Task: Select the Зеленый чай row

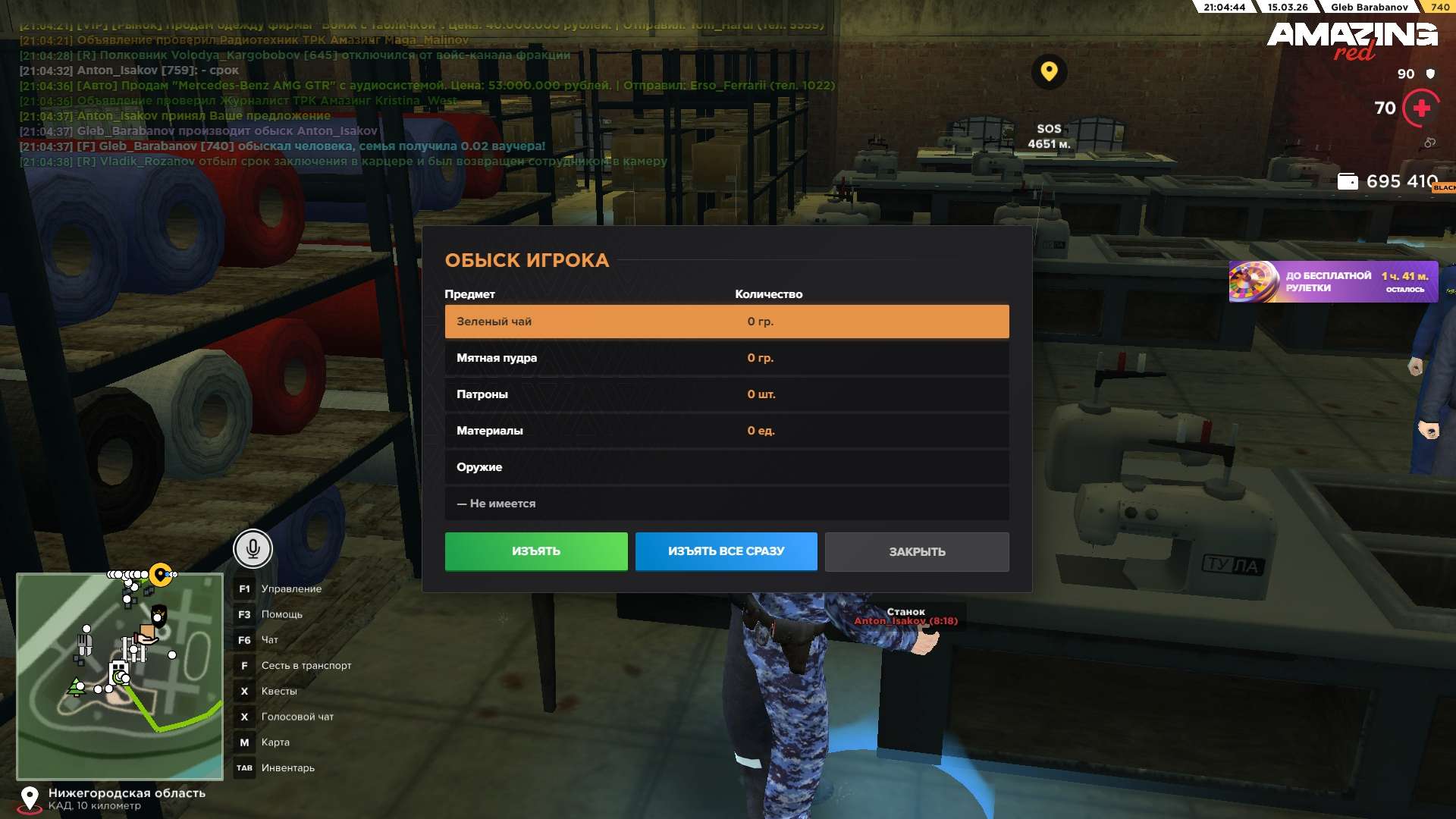Action: click(726, 322)
